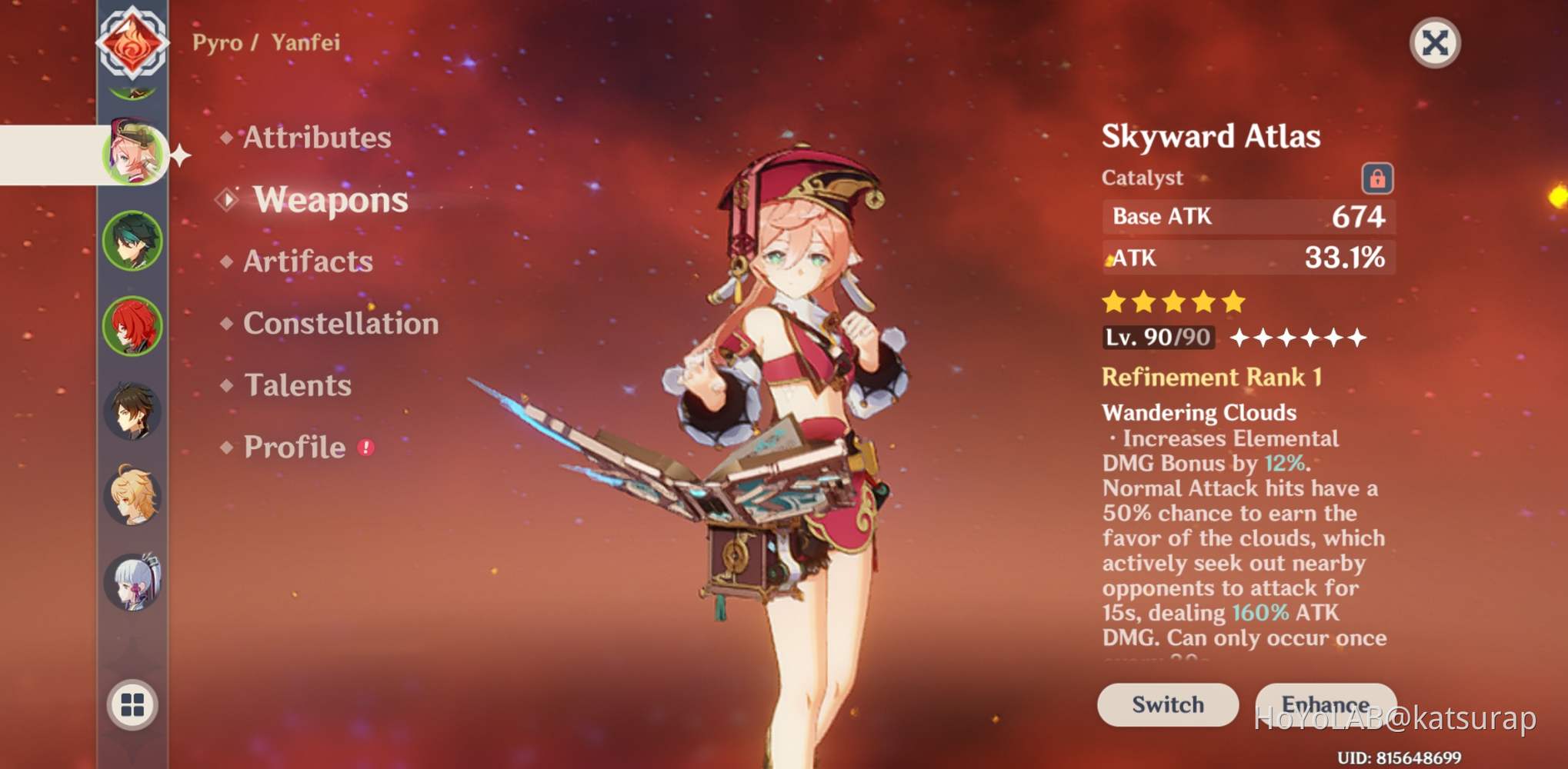
Task: Open the Constellation section
Action: click(x=340, y=324)
